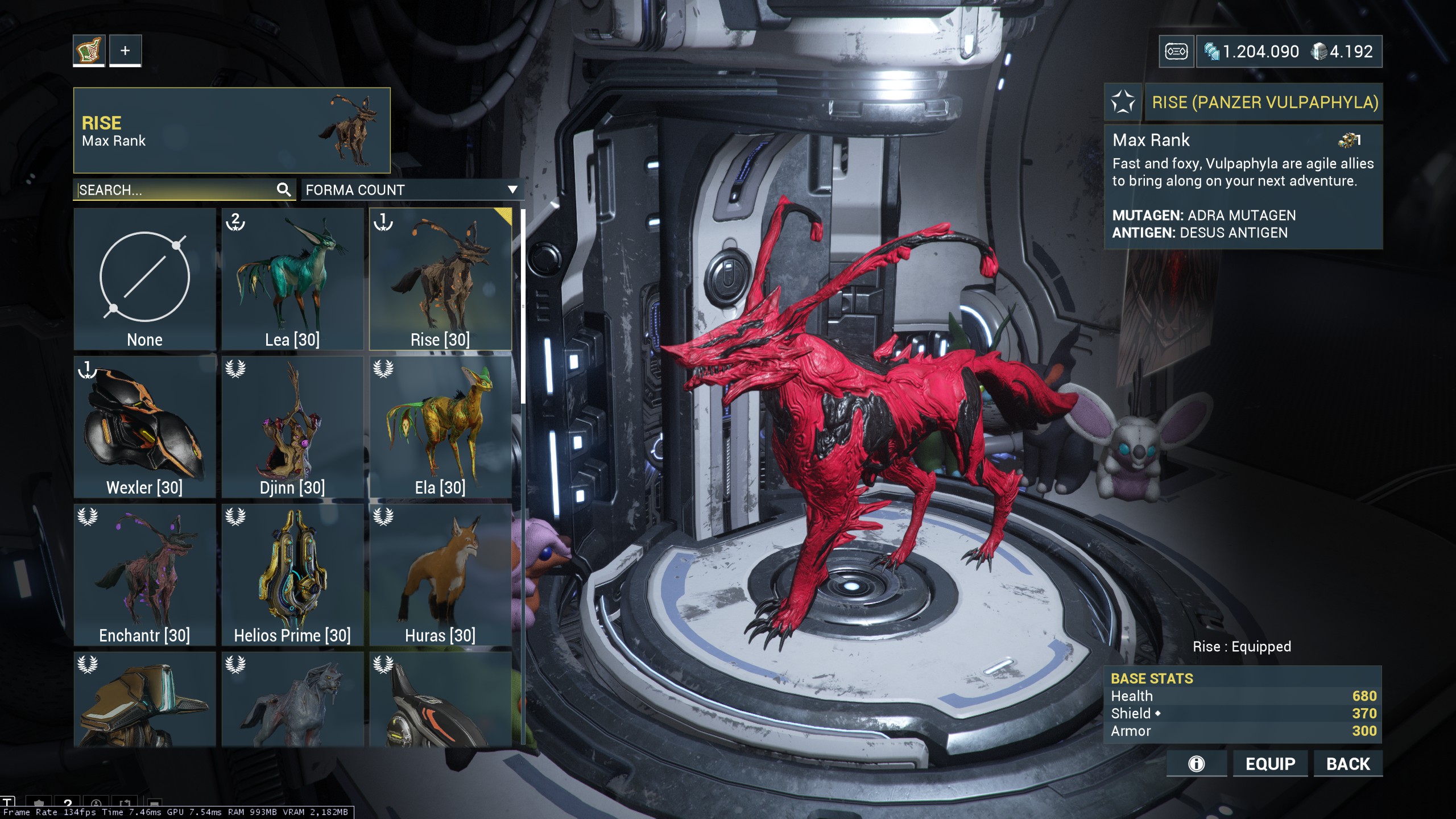
Task: Open the Forma Count sort dropdown
Action: click(x=412, y=190)
